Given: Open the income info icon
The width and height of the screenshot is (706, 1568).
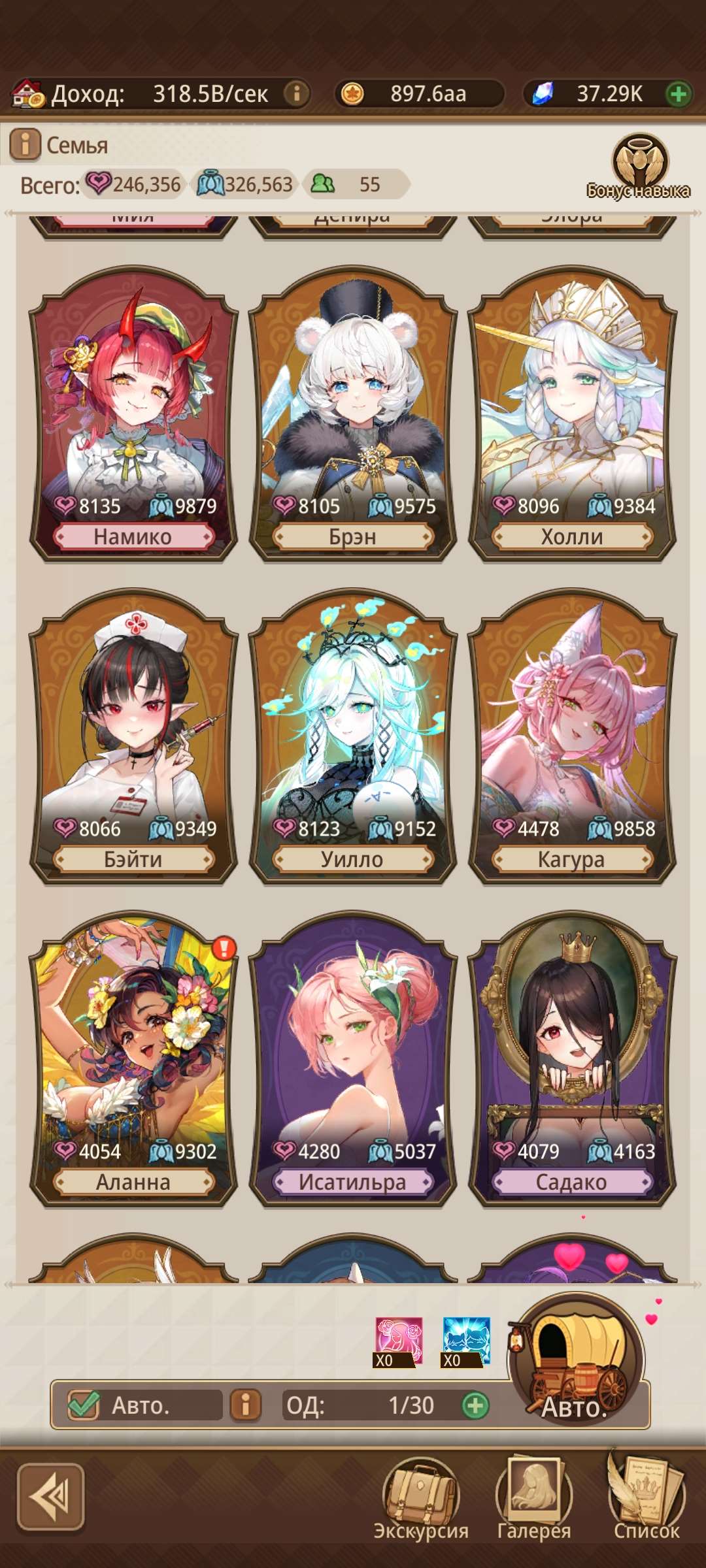Looking at the screenshot, I should pos(296,93).
